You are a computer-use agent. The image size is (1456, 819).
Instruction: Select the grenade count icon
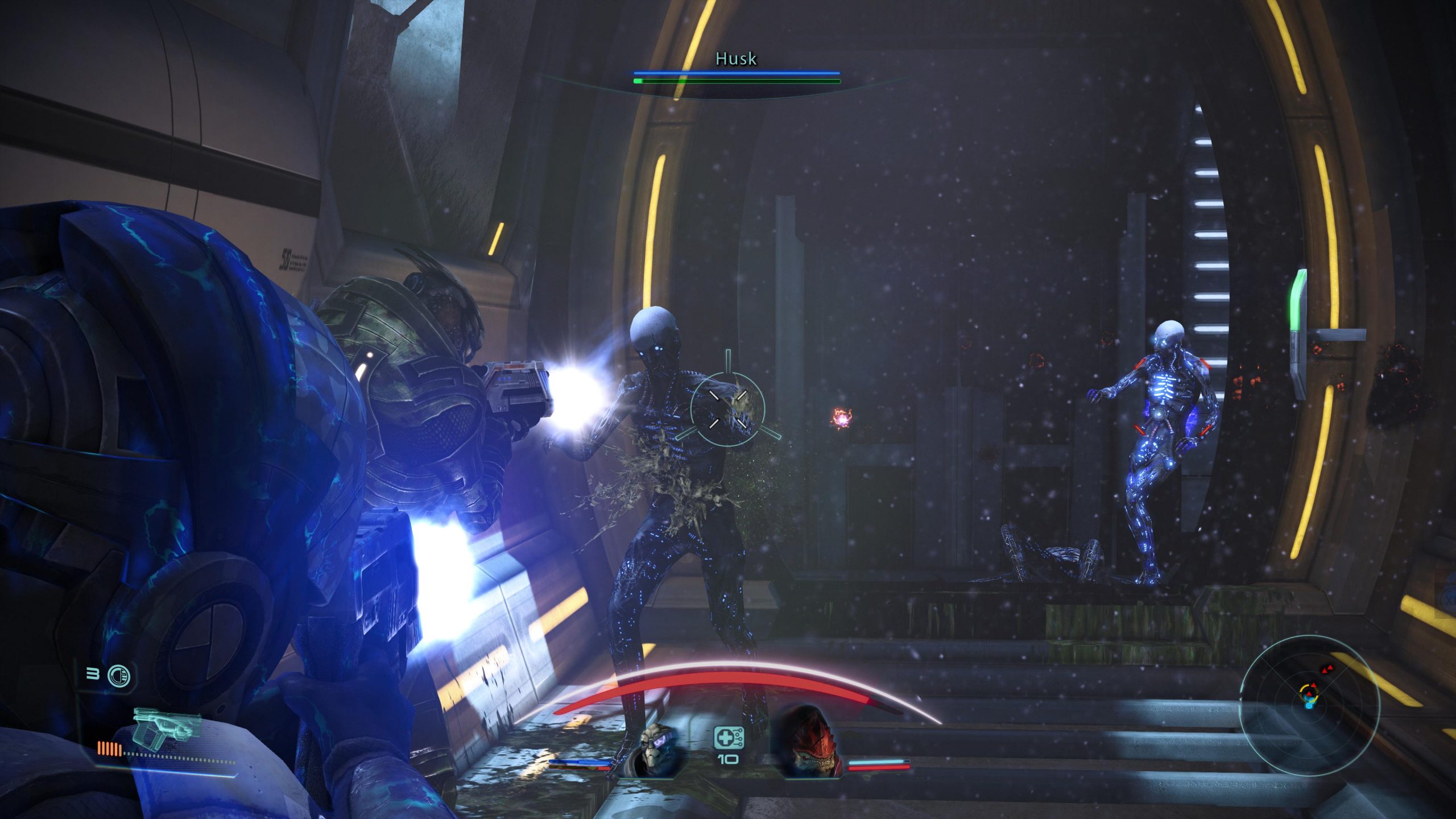(118, 676)
